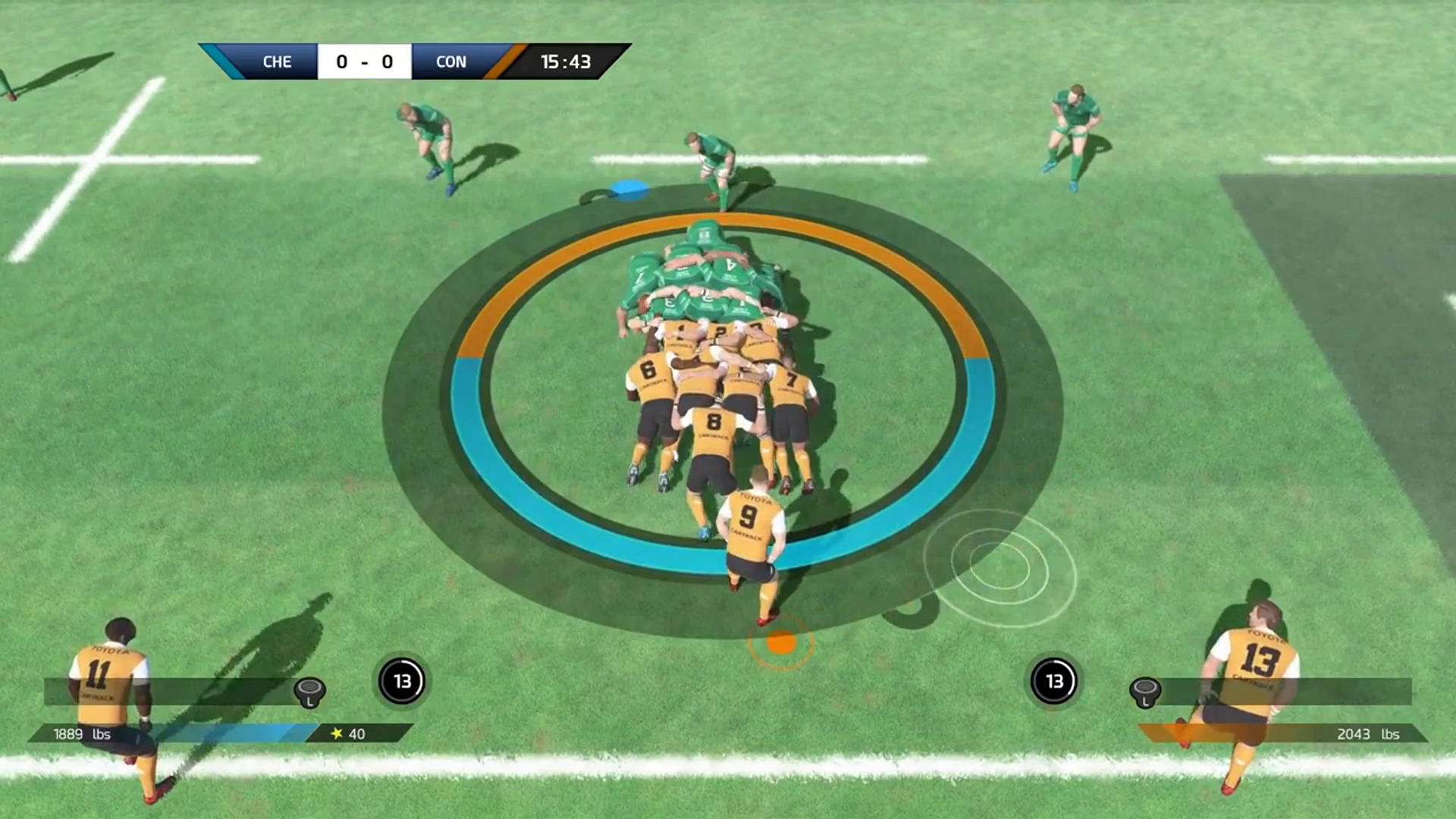Open the CHE team name panel
This screenshot has width=1456, height=819.
[278, 61]
